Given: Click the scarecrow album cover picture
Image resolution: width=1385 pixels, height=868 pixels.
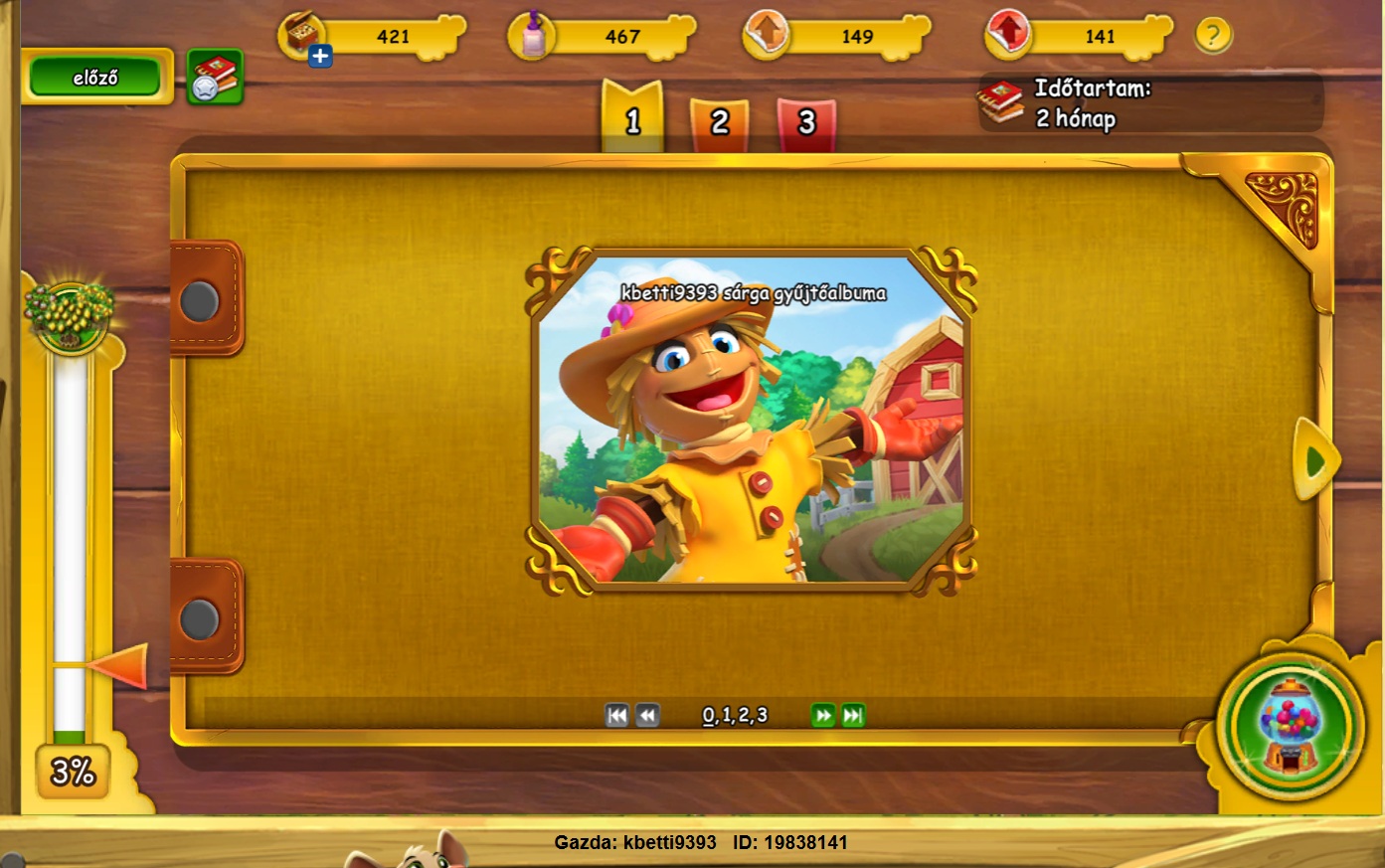Looking at the screenshot, I should click(751, 423).
